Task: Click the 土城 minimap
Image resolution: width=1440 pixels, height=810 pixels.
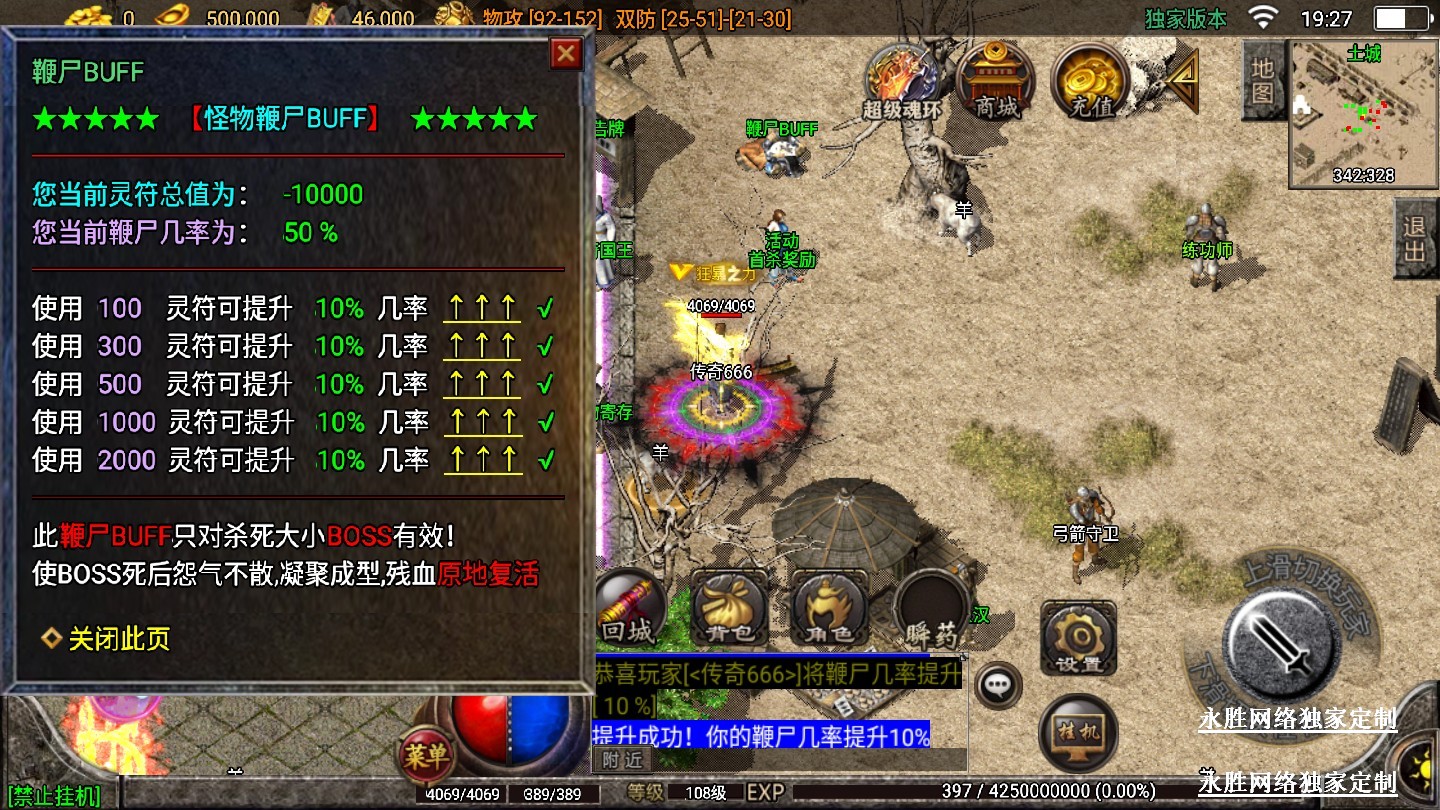Action: 1363,115
